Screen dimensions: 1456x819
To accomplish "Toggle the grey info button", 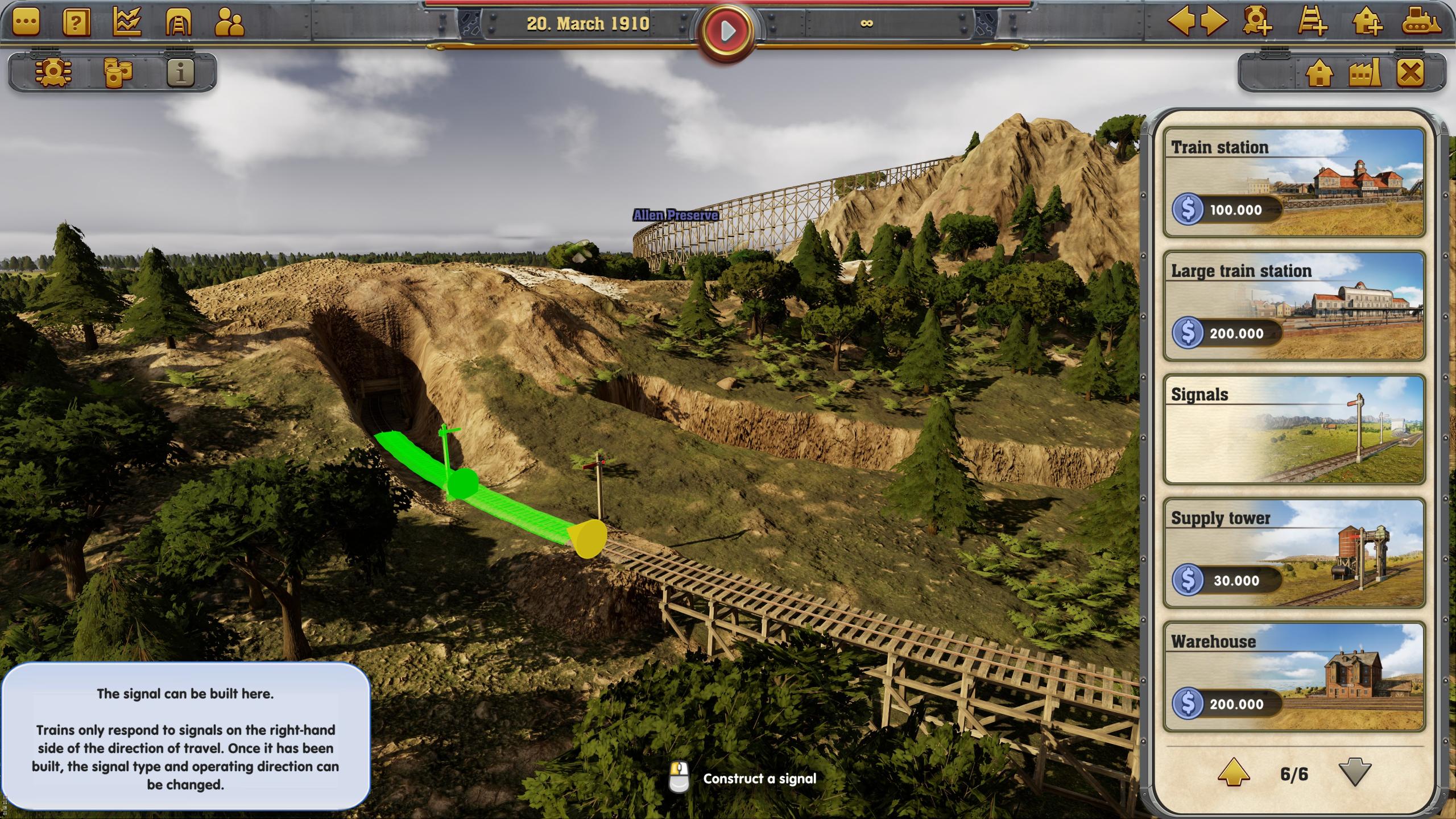I will (181, 72).
